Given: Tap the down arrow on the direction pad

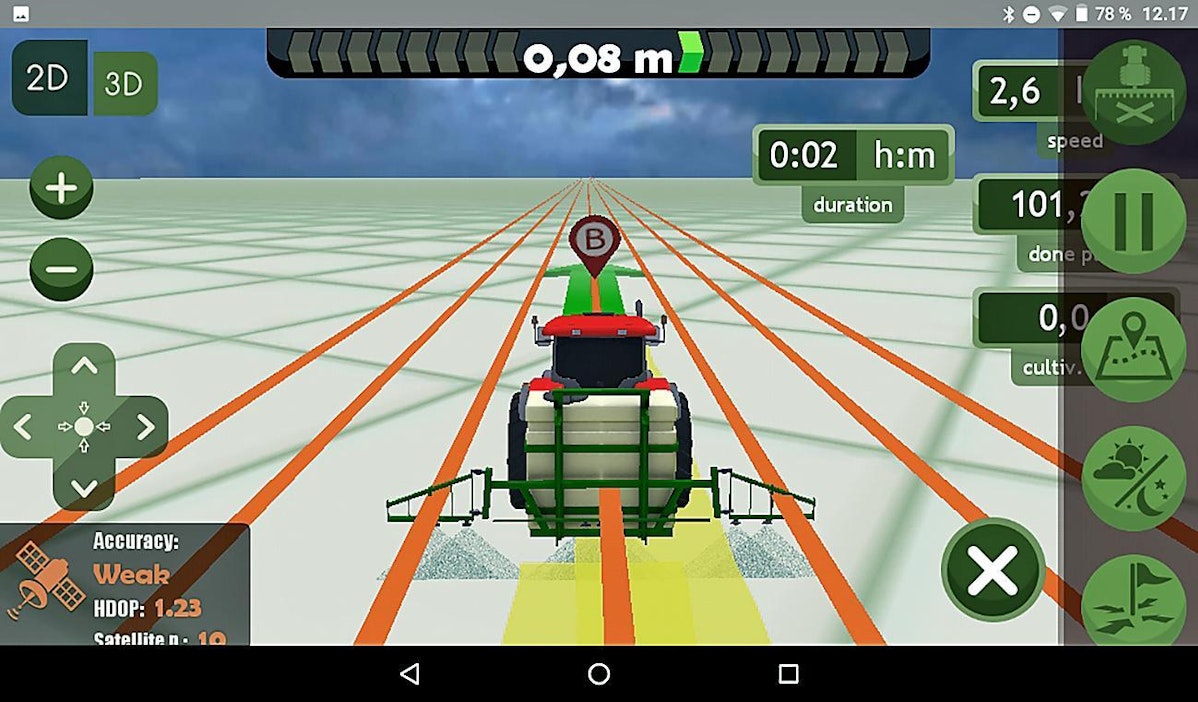Looking at the screenshot, I should pos(84,487).
